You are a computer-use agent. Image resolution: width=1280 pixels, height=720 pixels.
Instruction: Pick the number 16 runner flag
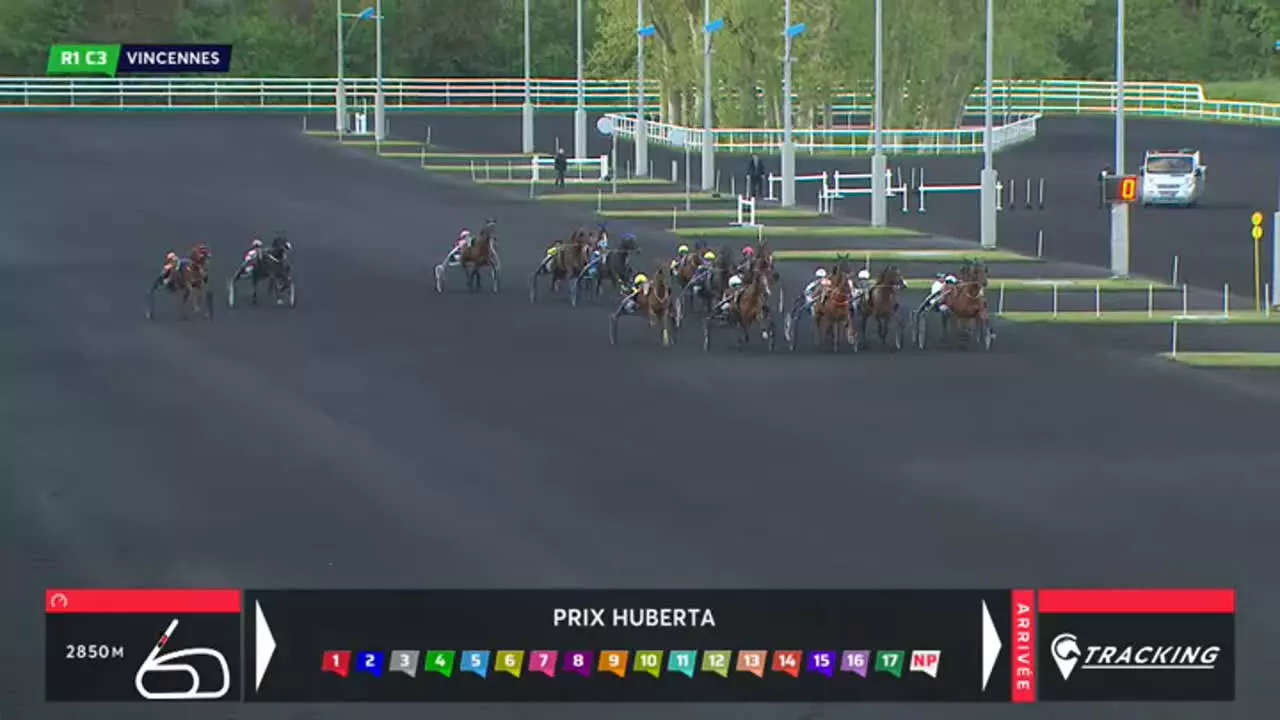tap(855, 662)
